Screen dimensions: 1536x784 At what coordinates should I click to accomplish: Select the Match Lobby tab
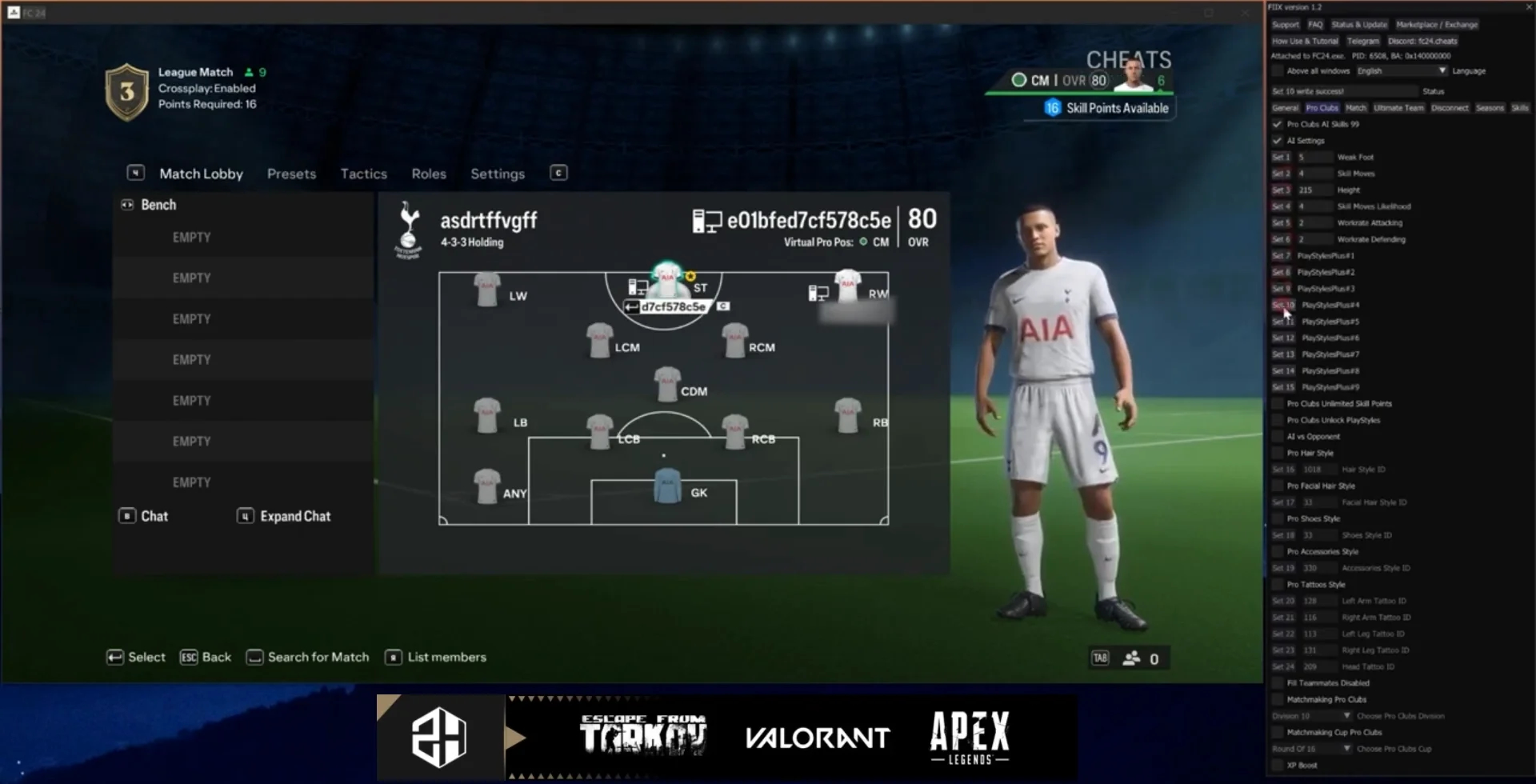point(201,174)
